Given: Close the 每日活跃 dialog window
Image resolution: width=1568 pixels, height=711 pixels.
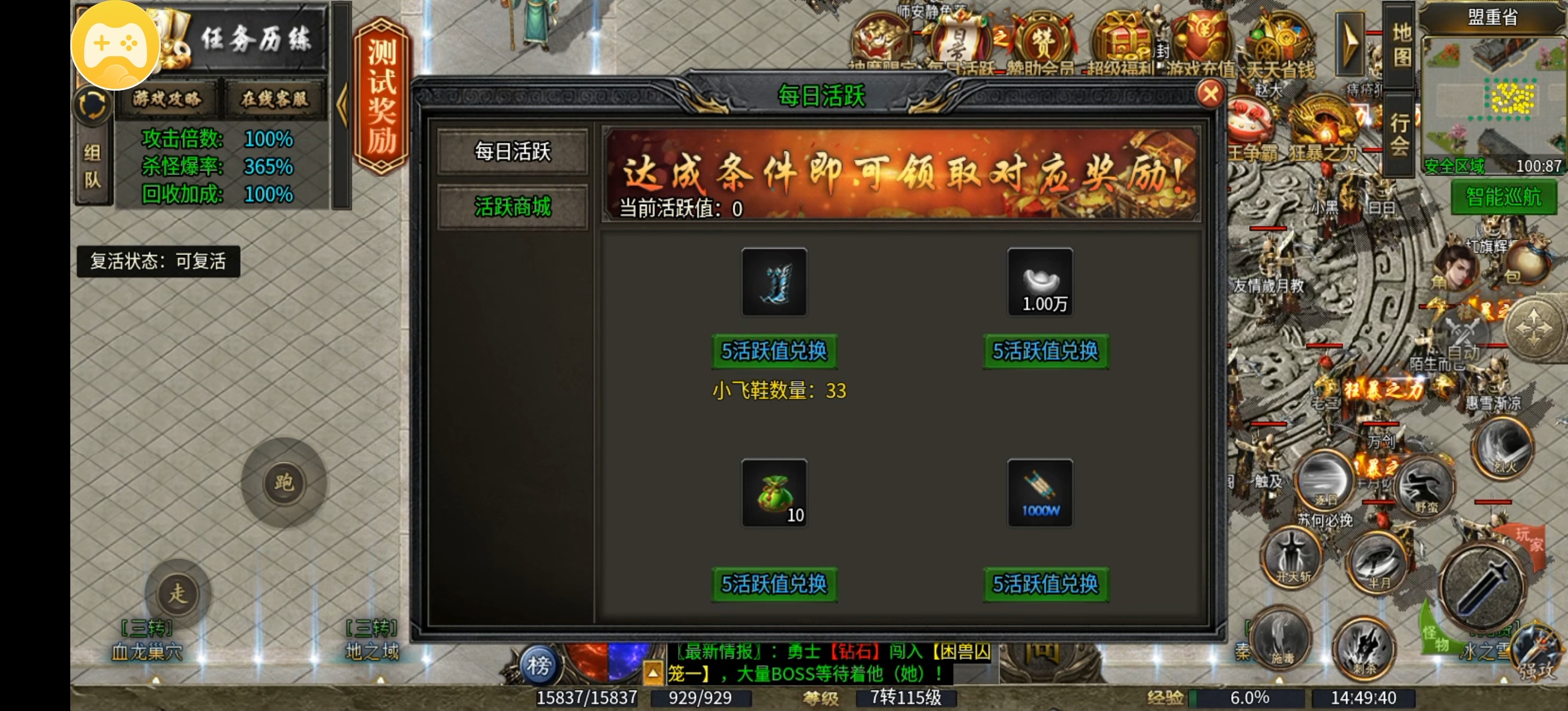Looking at the screenshot, I should (x=1210, y=94).
